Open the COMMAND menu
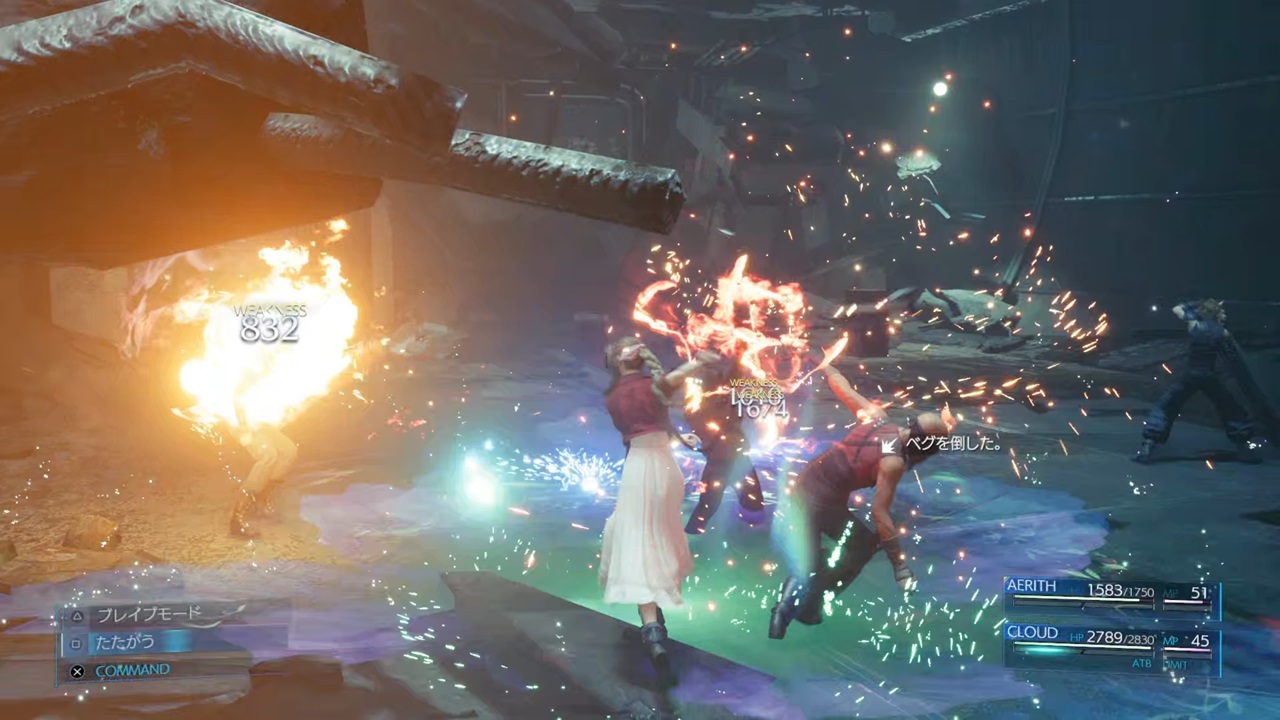1280x720 pixels. pyautogui.click(x=133, y=669)
